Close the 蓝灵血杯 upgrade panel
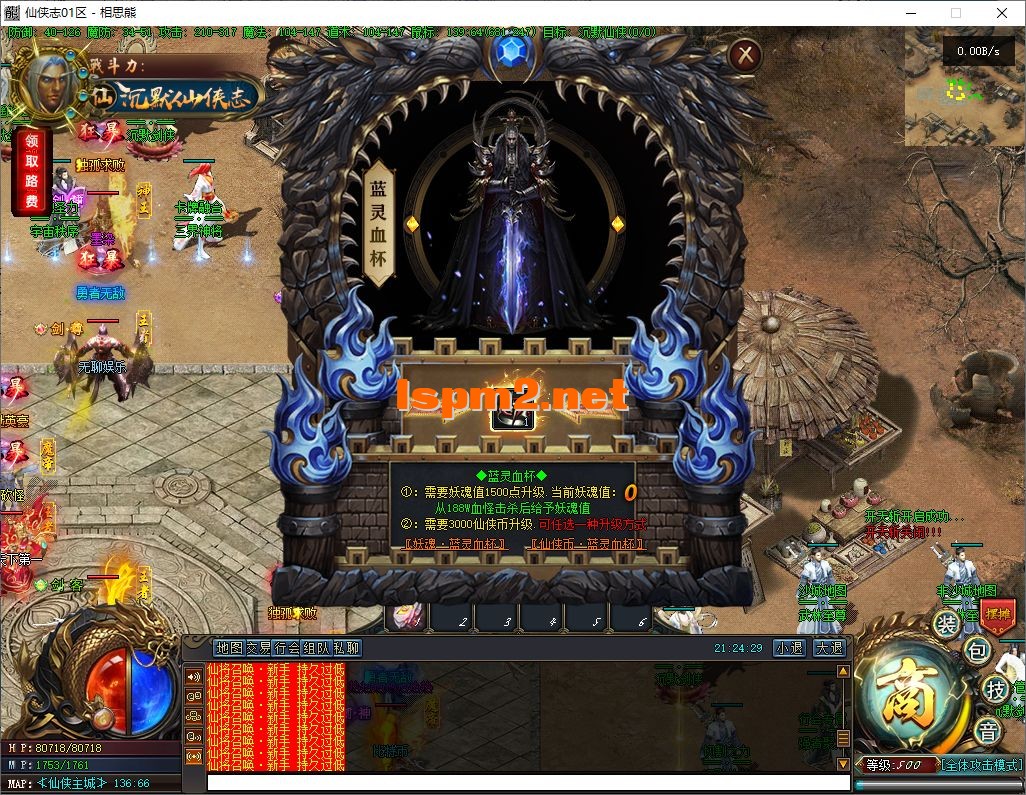The height and width of the screenshot is (795, 1026). point(743,56)
